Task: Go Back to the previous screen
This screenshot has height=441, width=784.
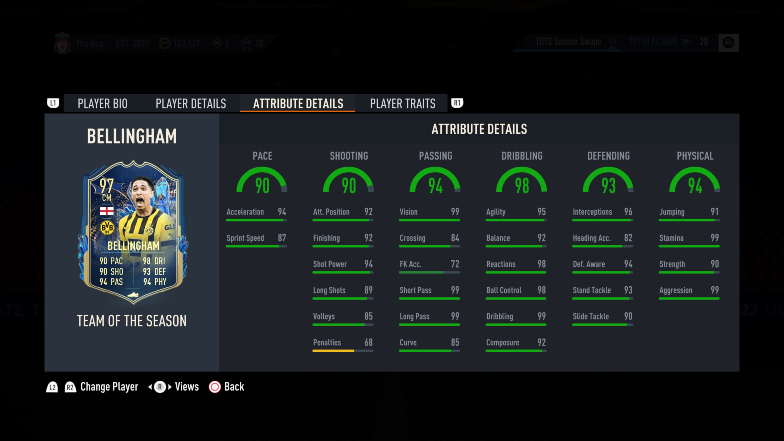Action: click(x=233, y=387)
